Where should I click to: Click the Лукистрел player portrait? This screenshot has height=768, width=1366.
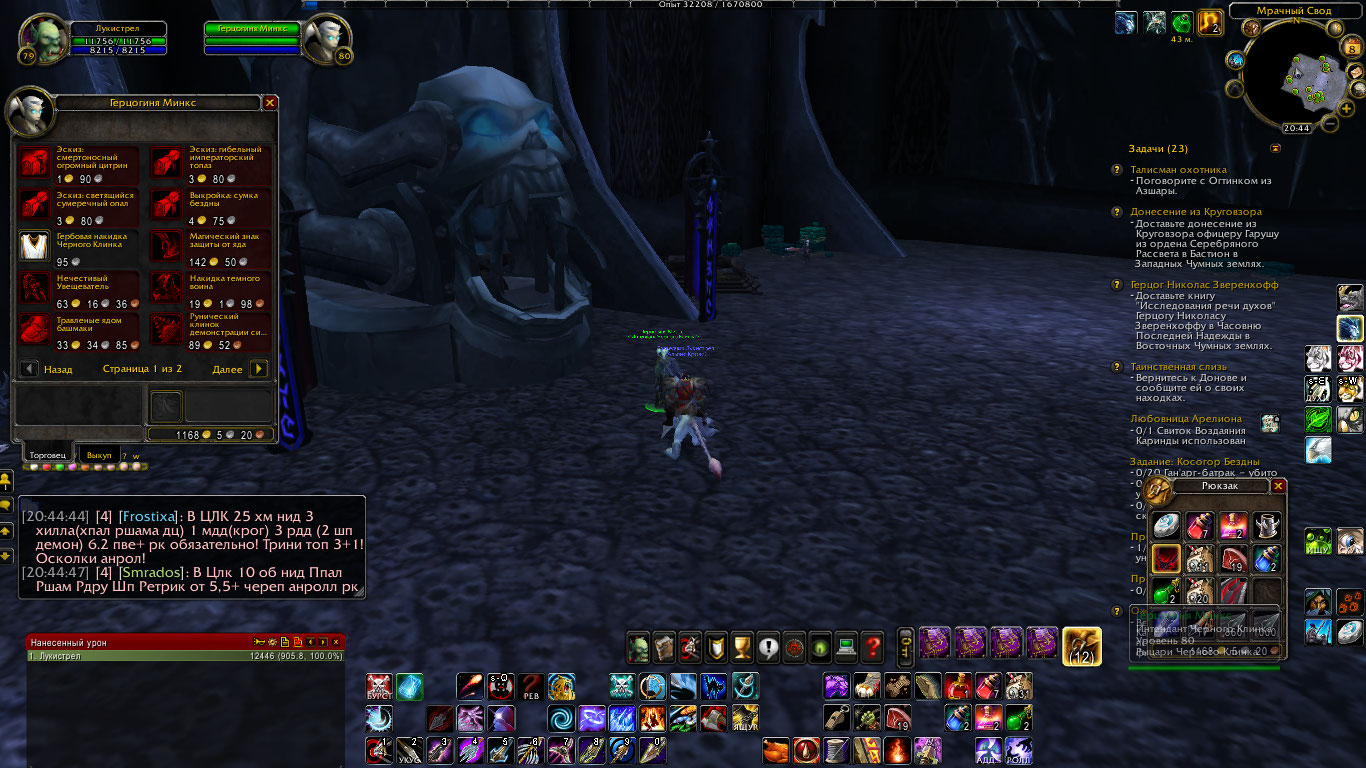tap(41, 38)
